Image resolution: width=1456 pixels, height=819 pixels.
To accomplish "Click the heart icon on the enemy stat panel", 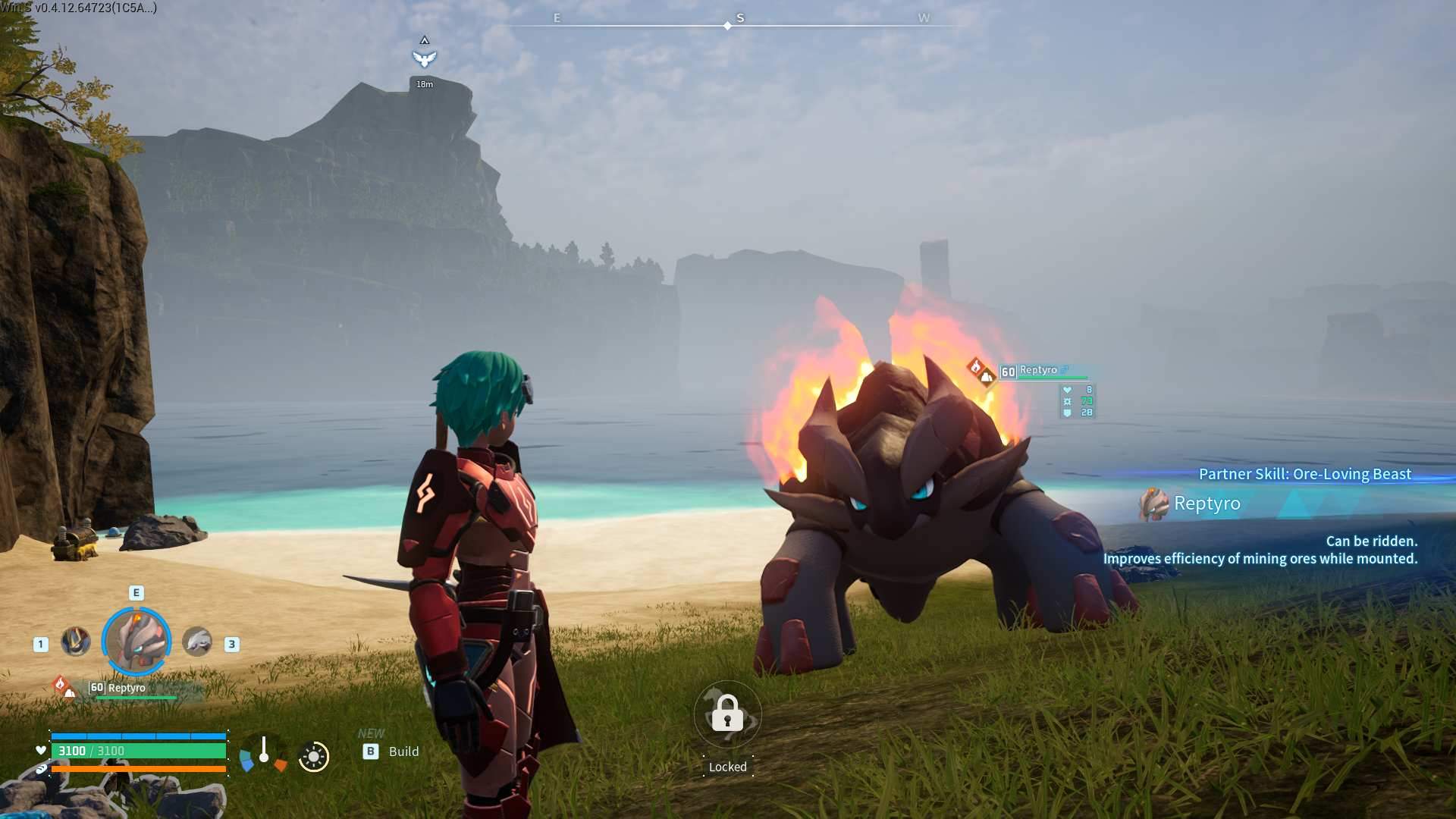I will click(1068, 391).
